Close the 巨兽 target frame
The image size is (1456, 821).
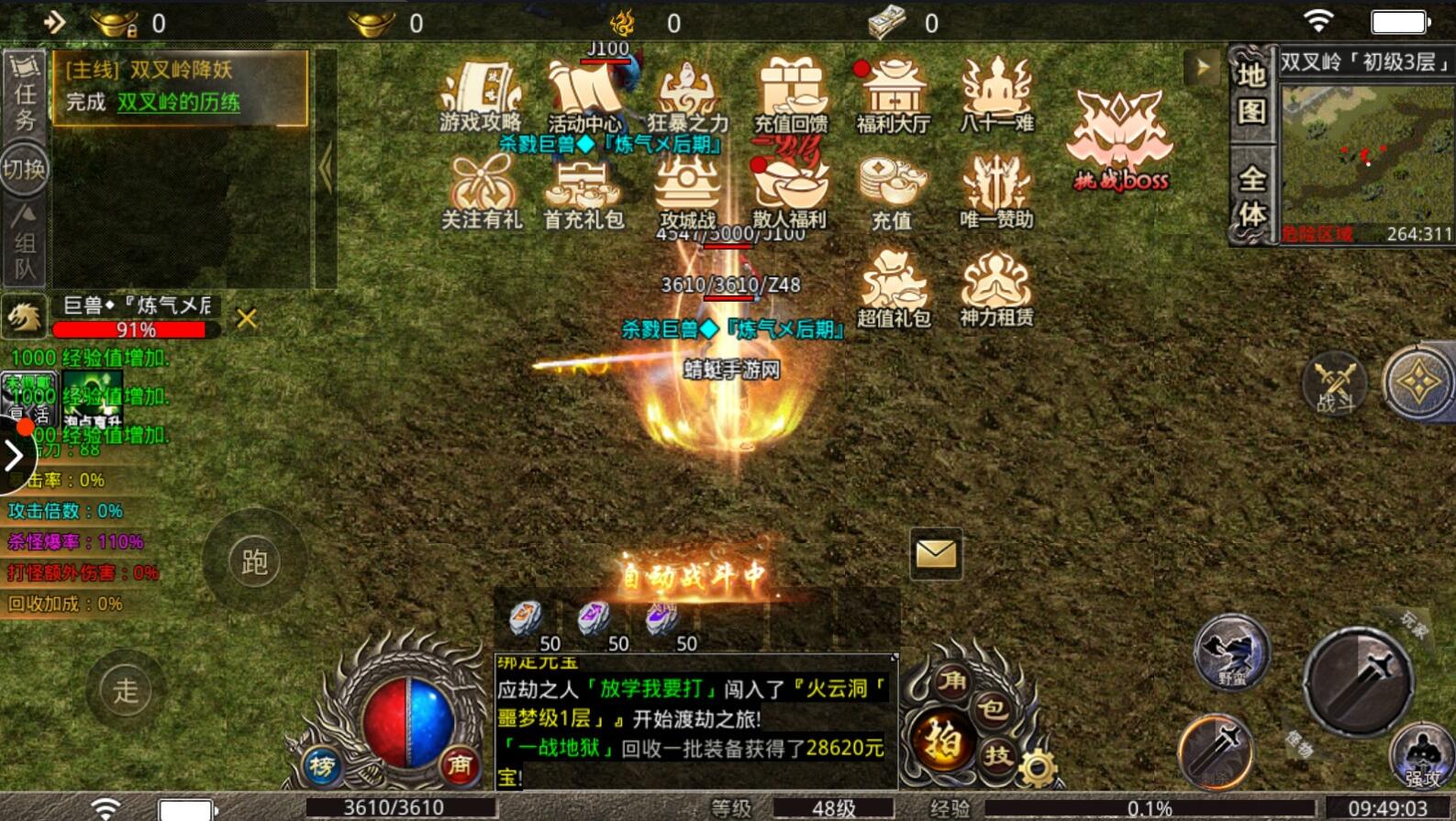coord(246,318)
